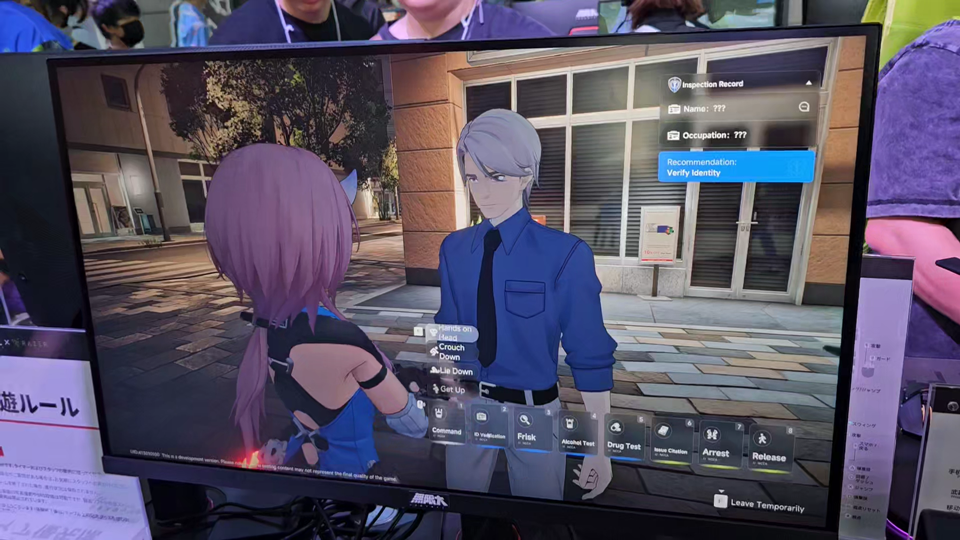Select the Crouch Down command
960x540 pixels.
pos(450,352)
